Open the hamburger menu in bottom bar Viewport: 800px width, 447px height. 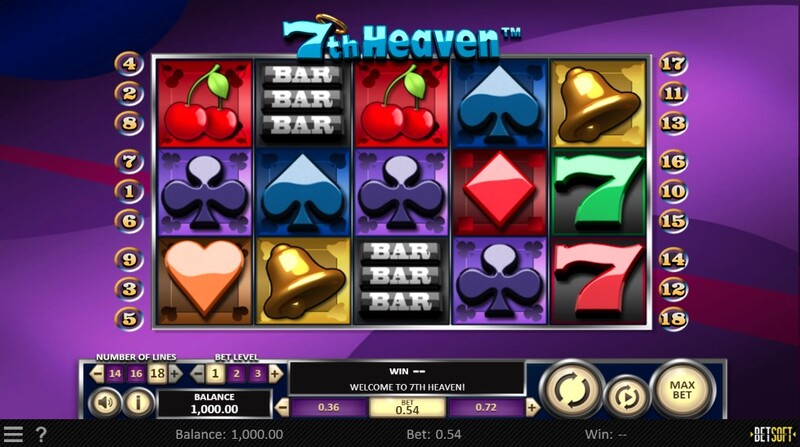(x=13, y=435)
